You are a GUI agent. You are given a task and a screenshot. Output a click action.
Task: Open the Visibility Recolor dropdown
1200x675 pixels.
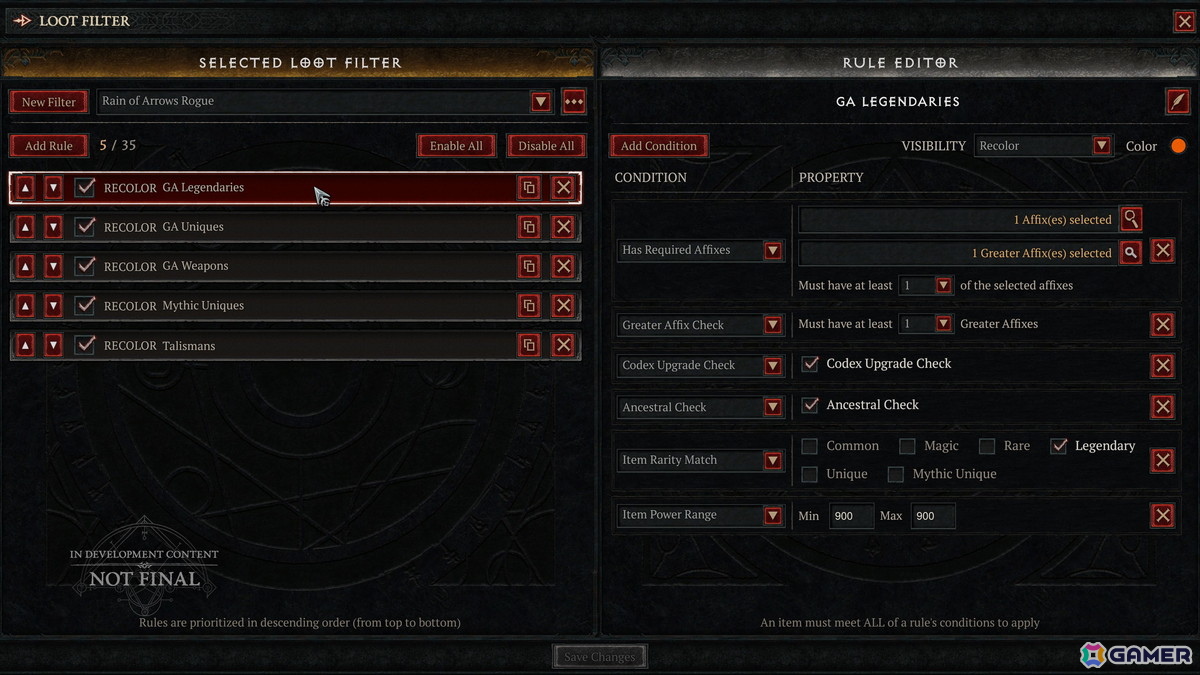click(x=1102, y=146)
